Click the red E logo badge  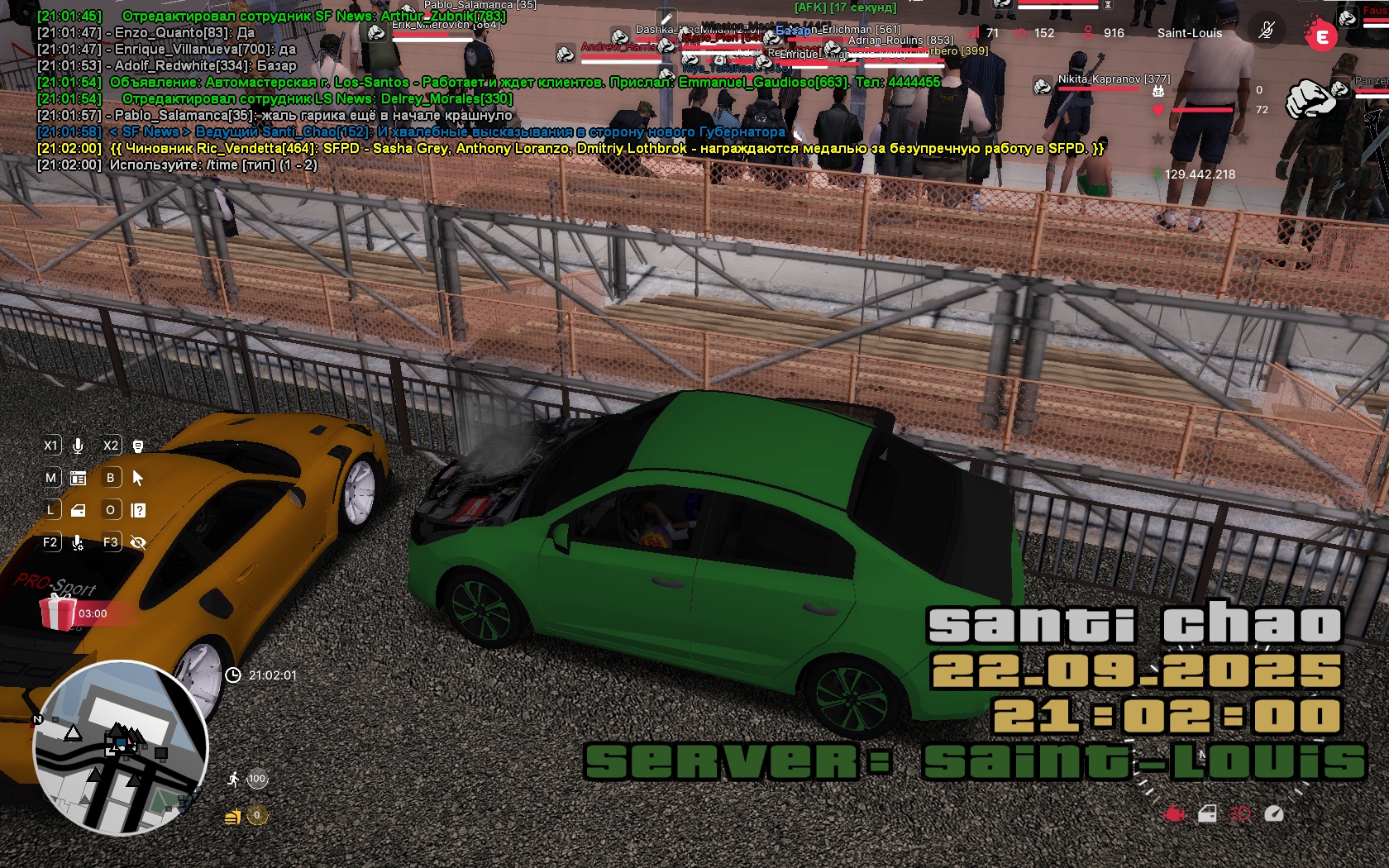point(1321,36)
